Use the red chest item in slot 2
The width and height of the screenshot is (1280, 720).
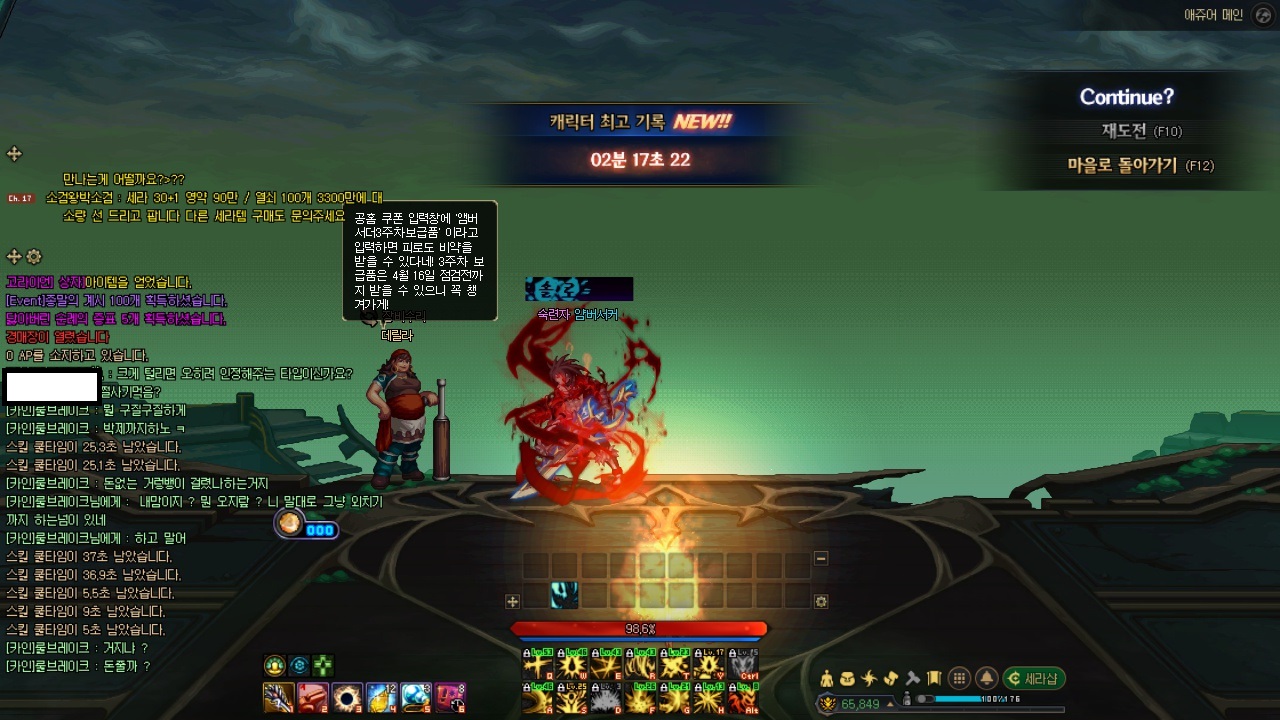(312, 697)
